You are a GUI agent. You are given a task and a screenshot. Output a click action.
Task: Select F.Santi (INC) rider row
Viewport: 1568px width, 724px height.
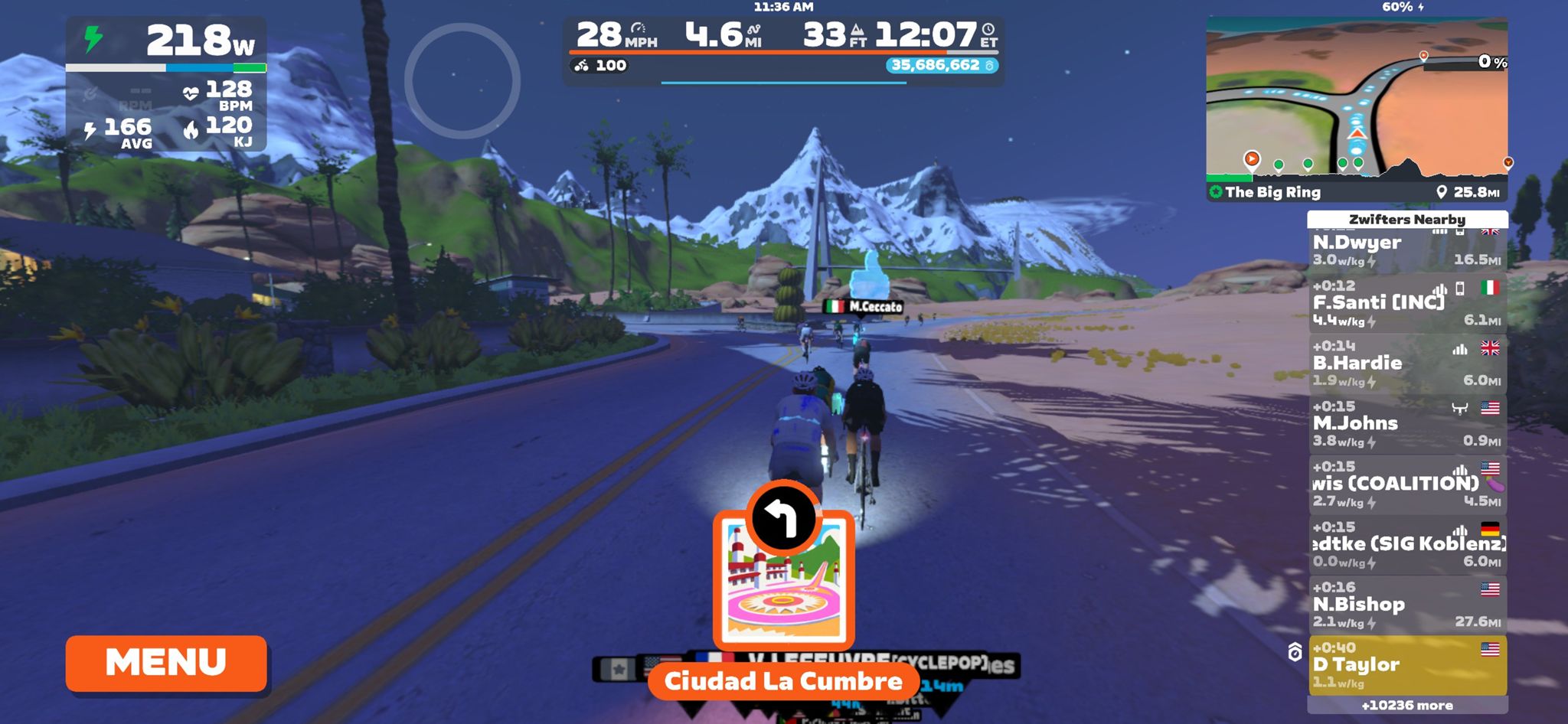[1406, 303]
